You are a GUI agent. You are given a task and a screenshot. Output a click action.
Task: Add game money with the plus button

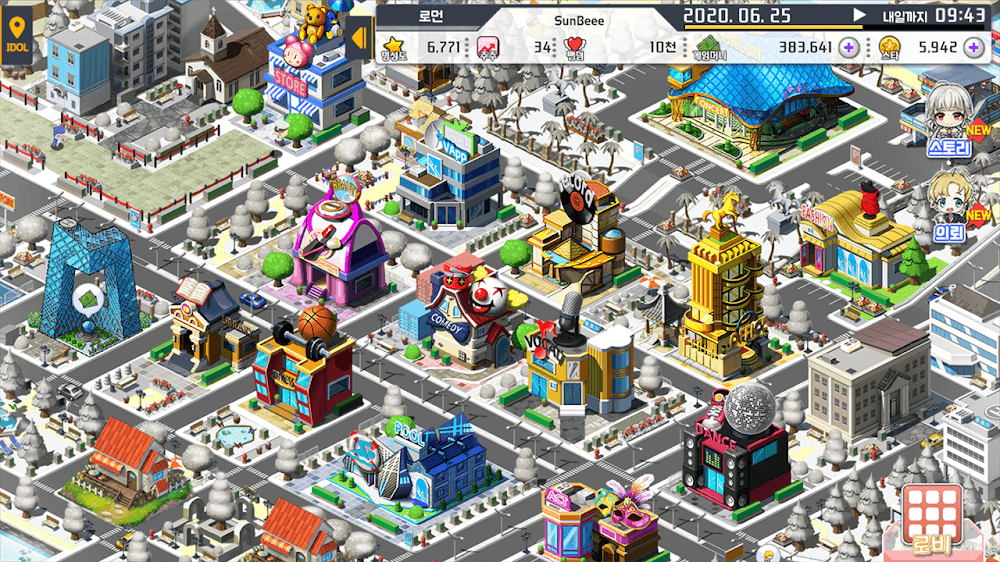(849, 46)
